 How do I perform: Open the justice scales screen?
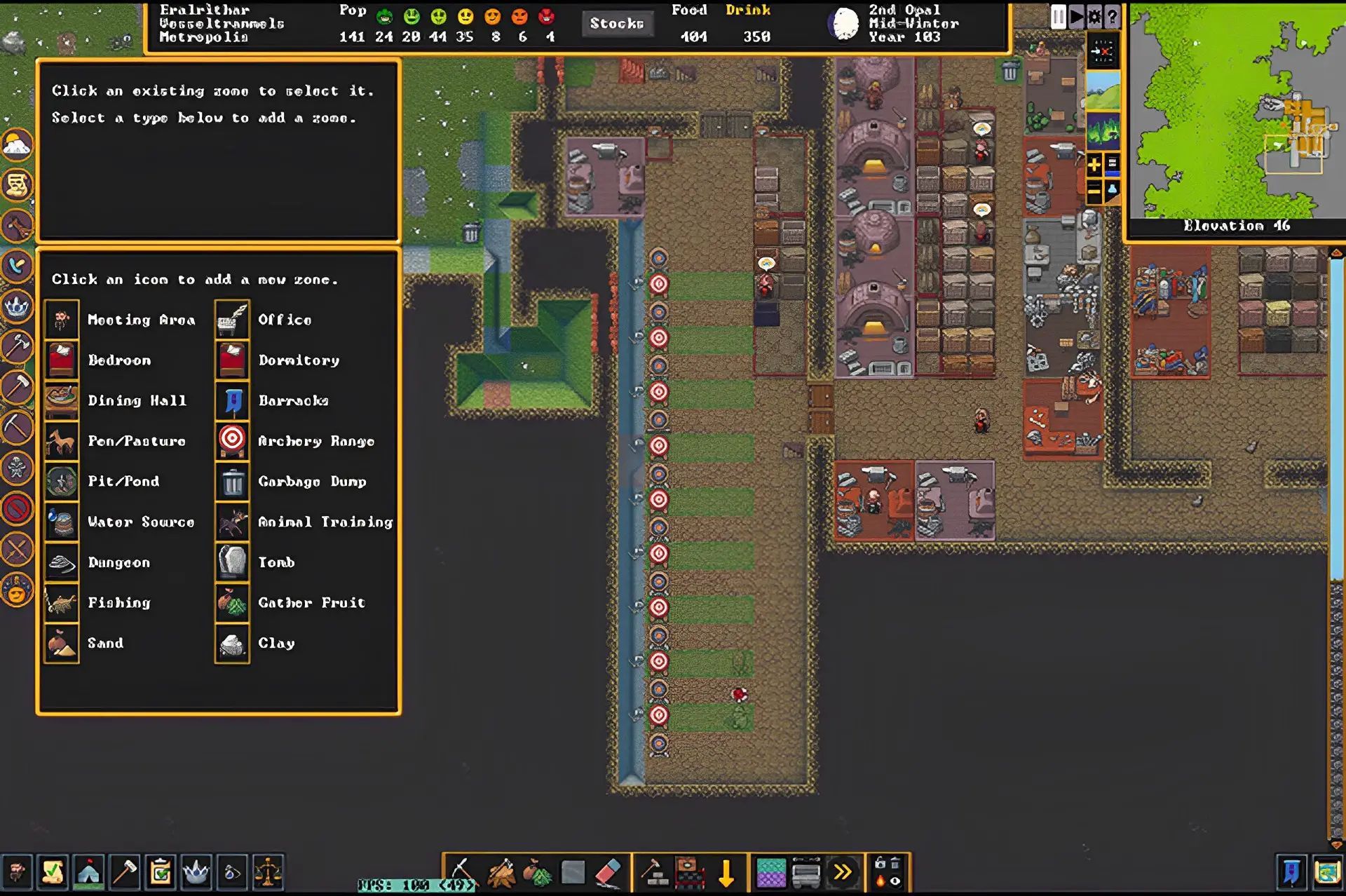pyautogui.click(x=268, y=872)
